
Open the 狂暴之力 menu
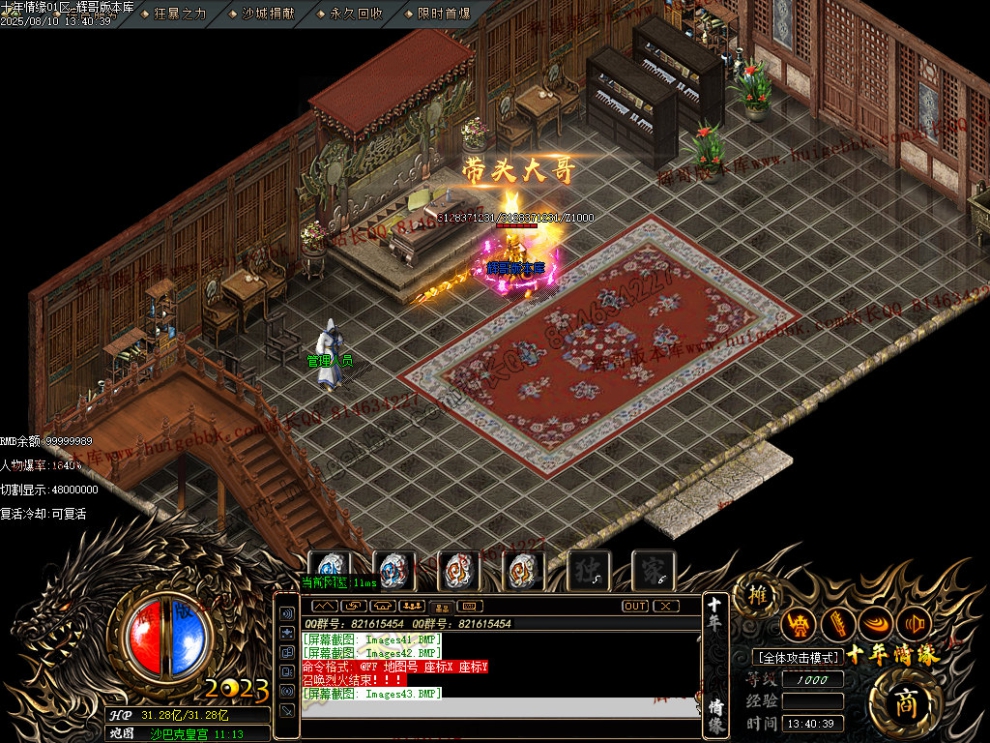(x=180, y=13)
